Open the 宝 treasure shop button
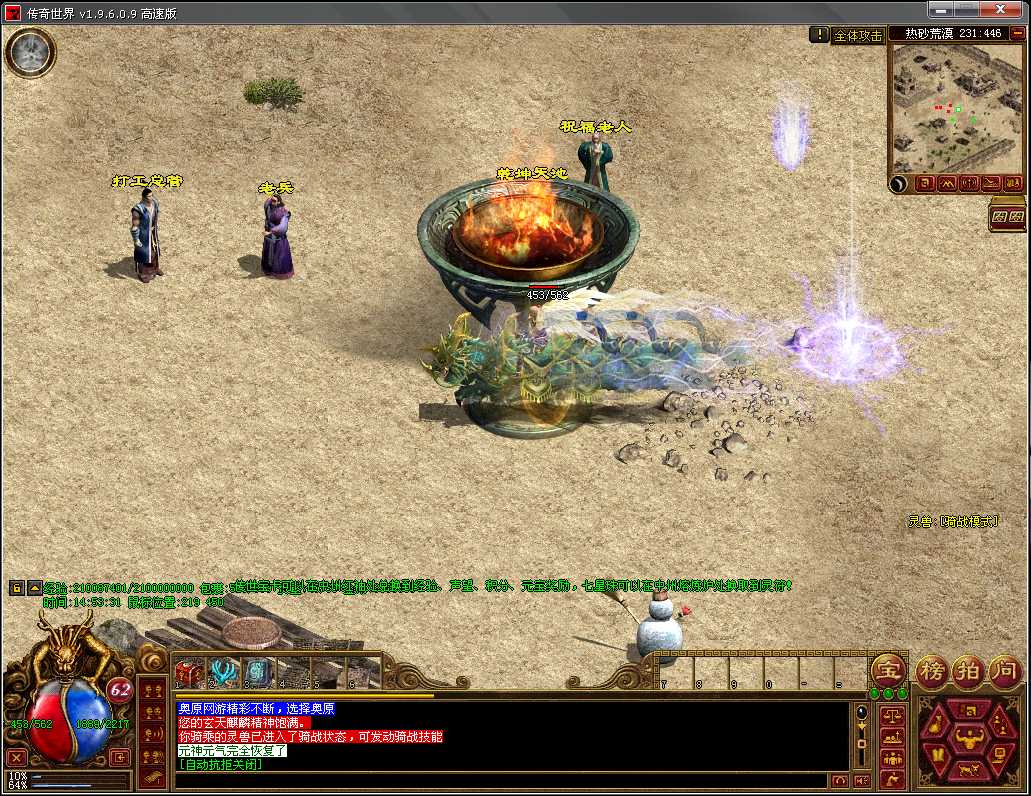This screenshot has width=1031, height=796. 888,669
